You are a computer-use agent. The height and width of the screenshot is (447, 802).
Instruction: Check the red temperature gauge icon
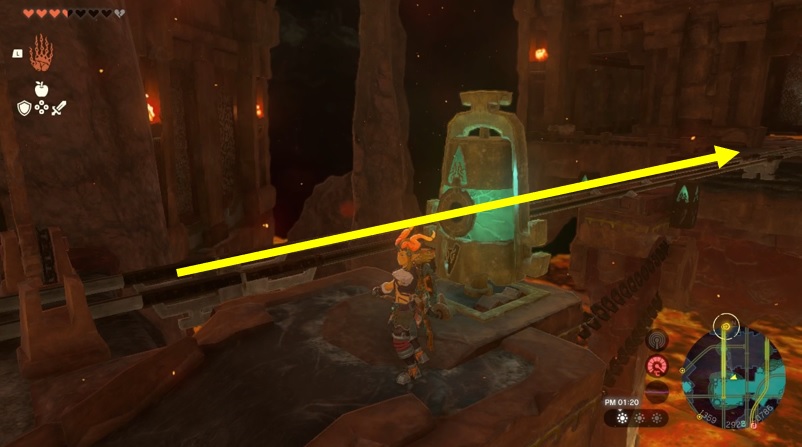(x=657, y=366)
